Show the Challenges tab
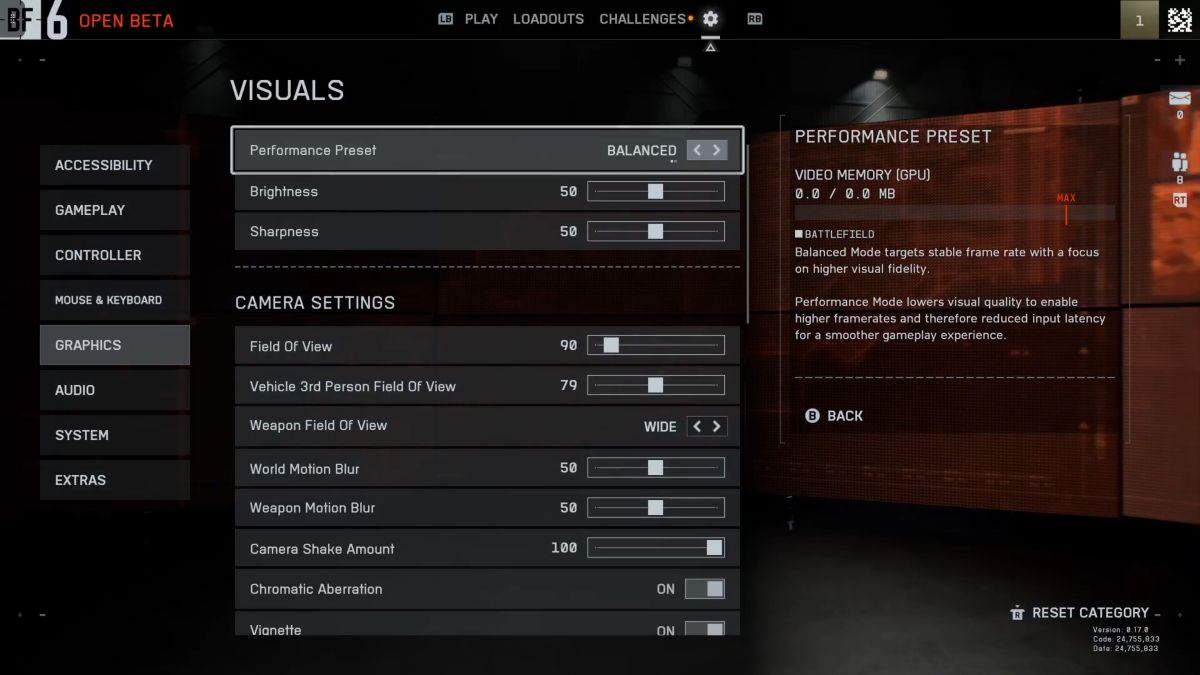The image size is (1200, 675). coord(642,19)
